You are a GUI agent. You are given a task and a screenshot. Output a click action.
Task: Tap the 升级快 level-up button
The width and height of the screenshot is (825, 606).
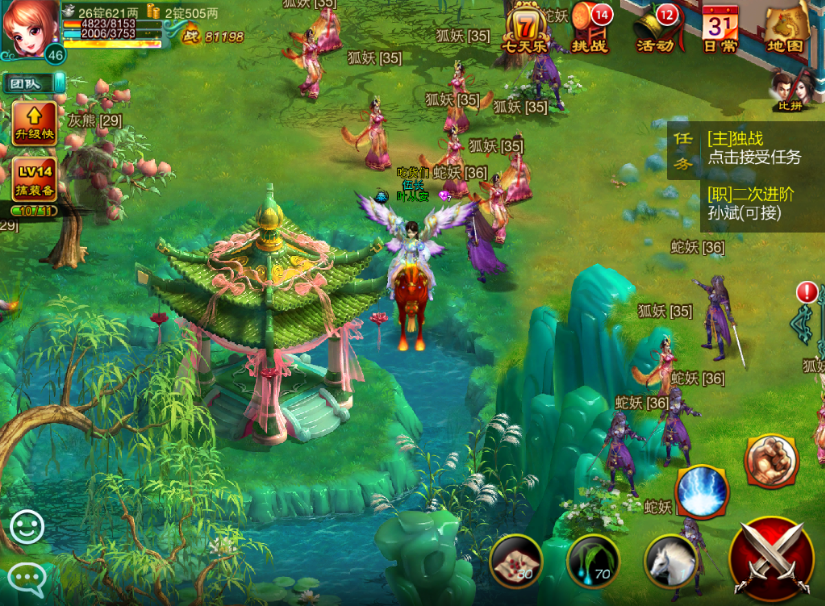pos(33,124)
